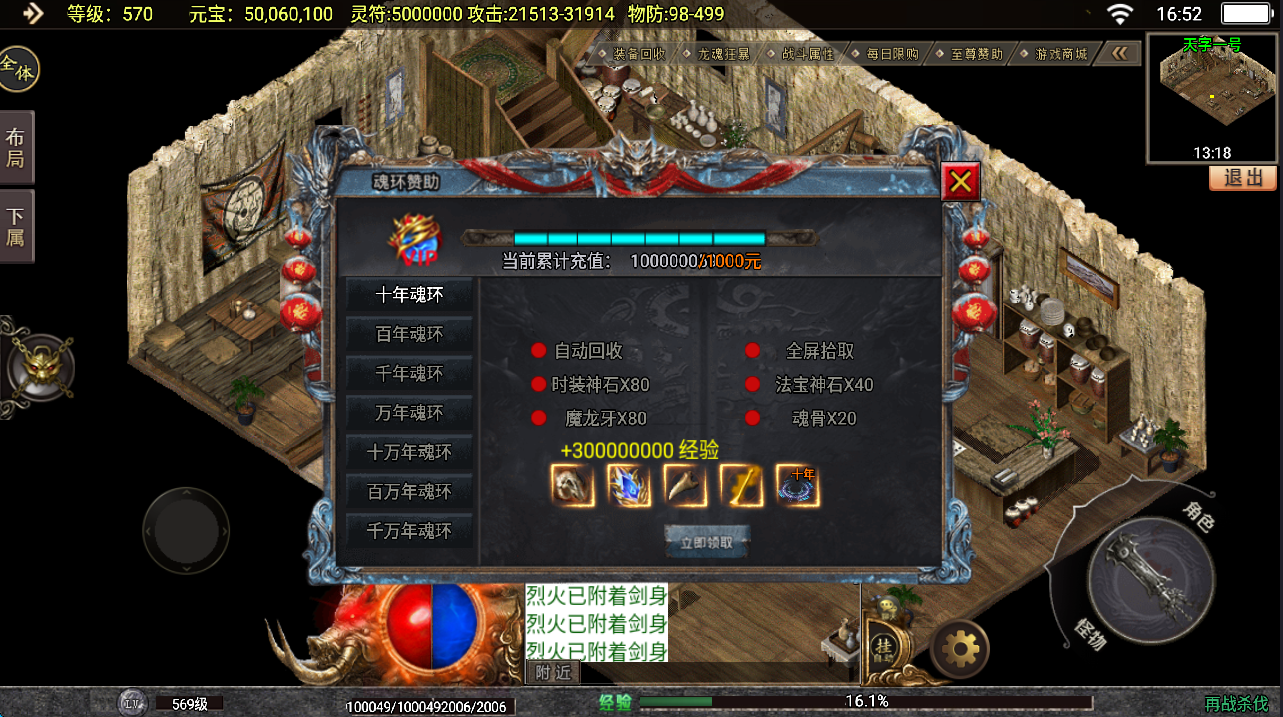Click the 退出 exit button

1243,178
